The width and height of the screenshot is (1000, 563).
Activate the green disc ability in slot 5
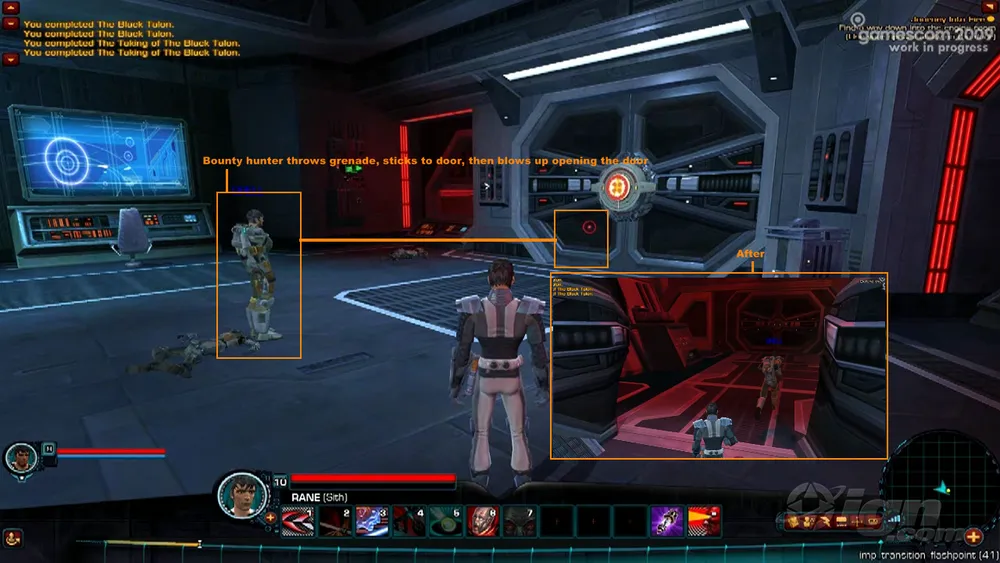click(445, 521)
